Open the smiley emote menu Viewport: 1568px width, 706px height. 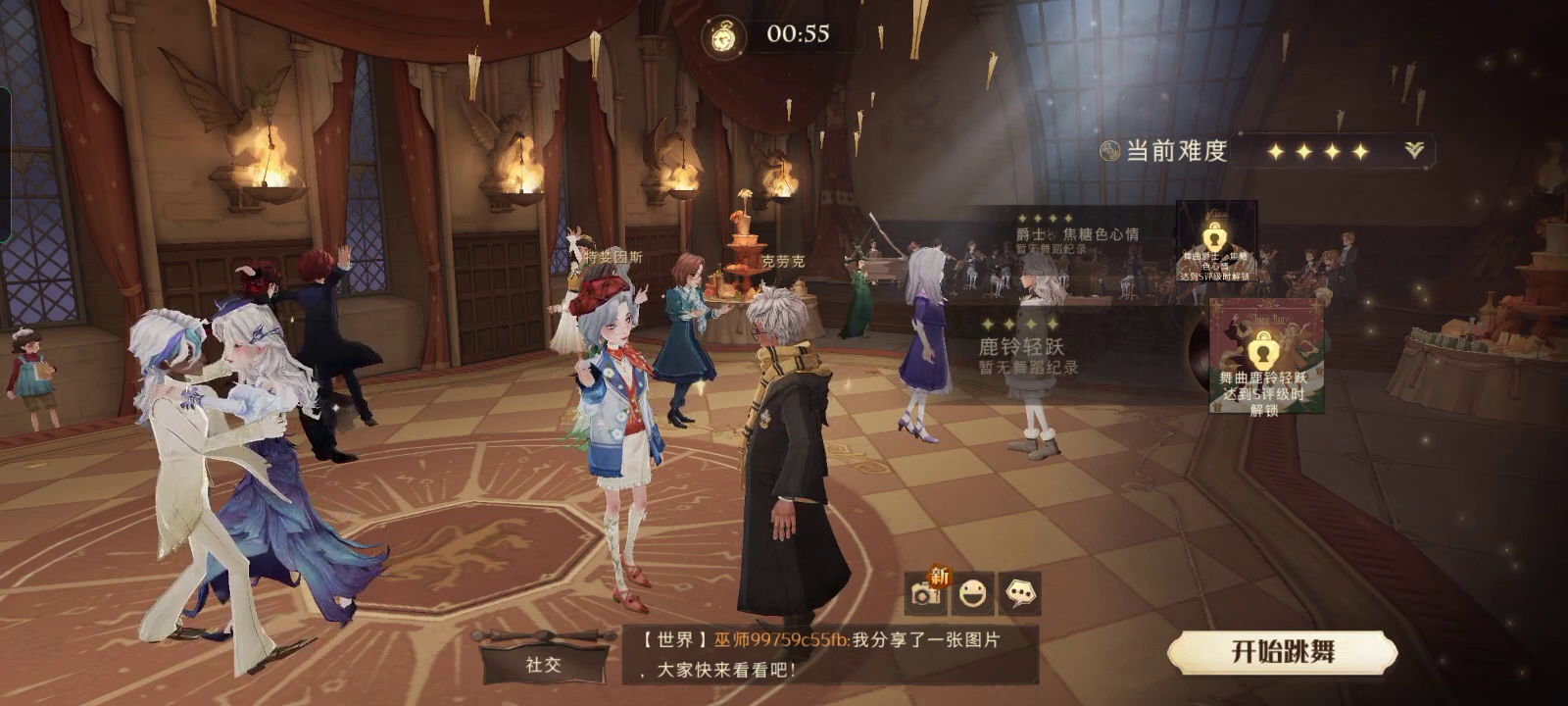[x=972, y=593]
